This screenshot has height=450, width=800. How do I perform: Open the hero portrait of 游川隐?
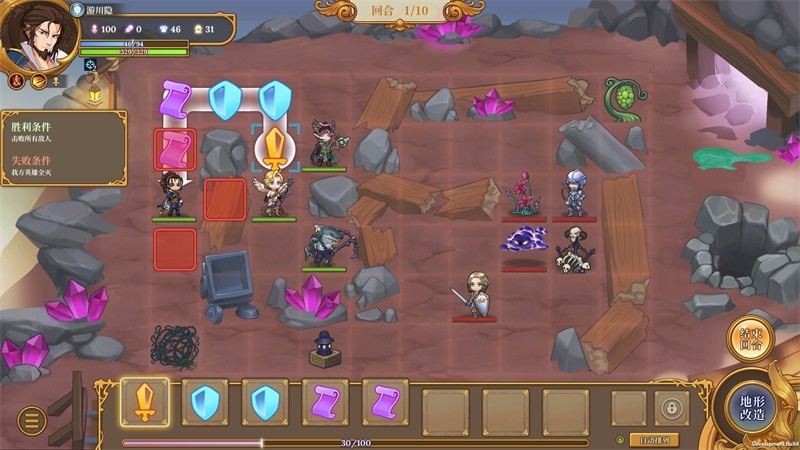click(35, 35)
